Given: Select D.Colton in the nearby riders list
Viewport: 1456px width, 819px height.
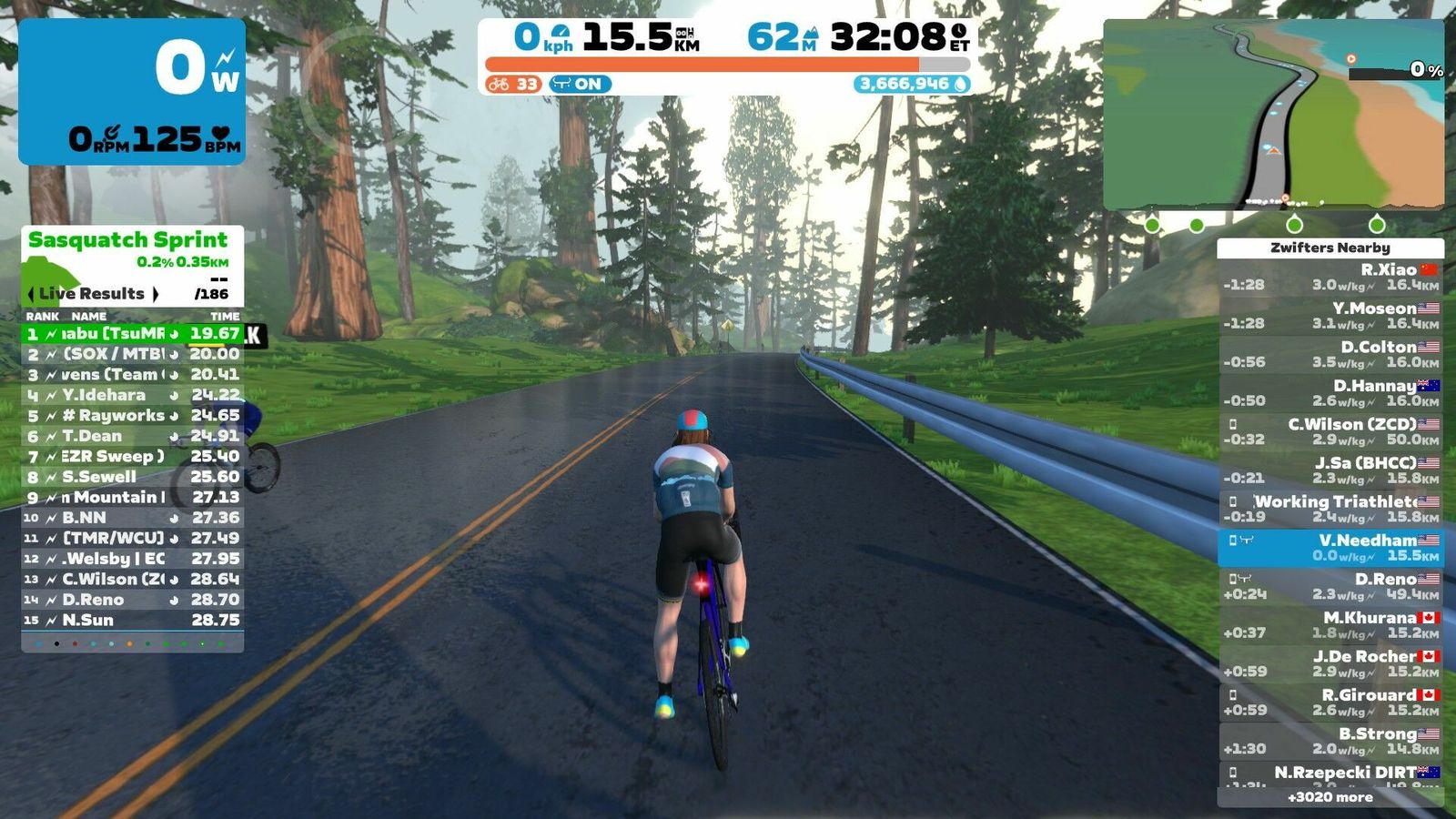Looking at the screenshot, I should coord(1330,354).
